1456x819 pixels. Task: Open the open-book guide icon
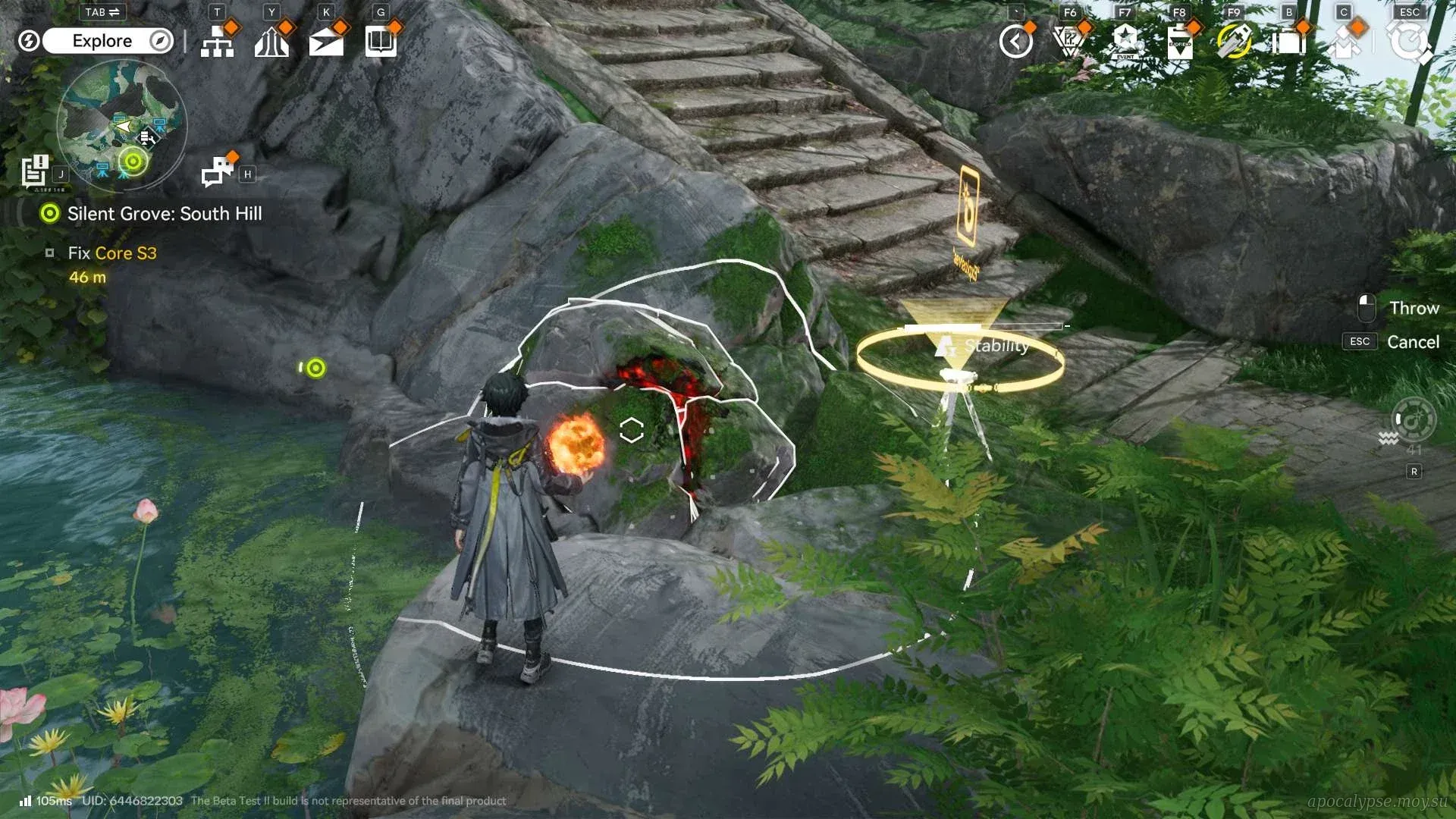tap(381, 42)
